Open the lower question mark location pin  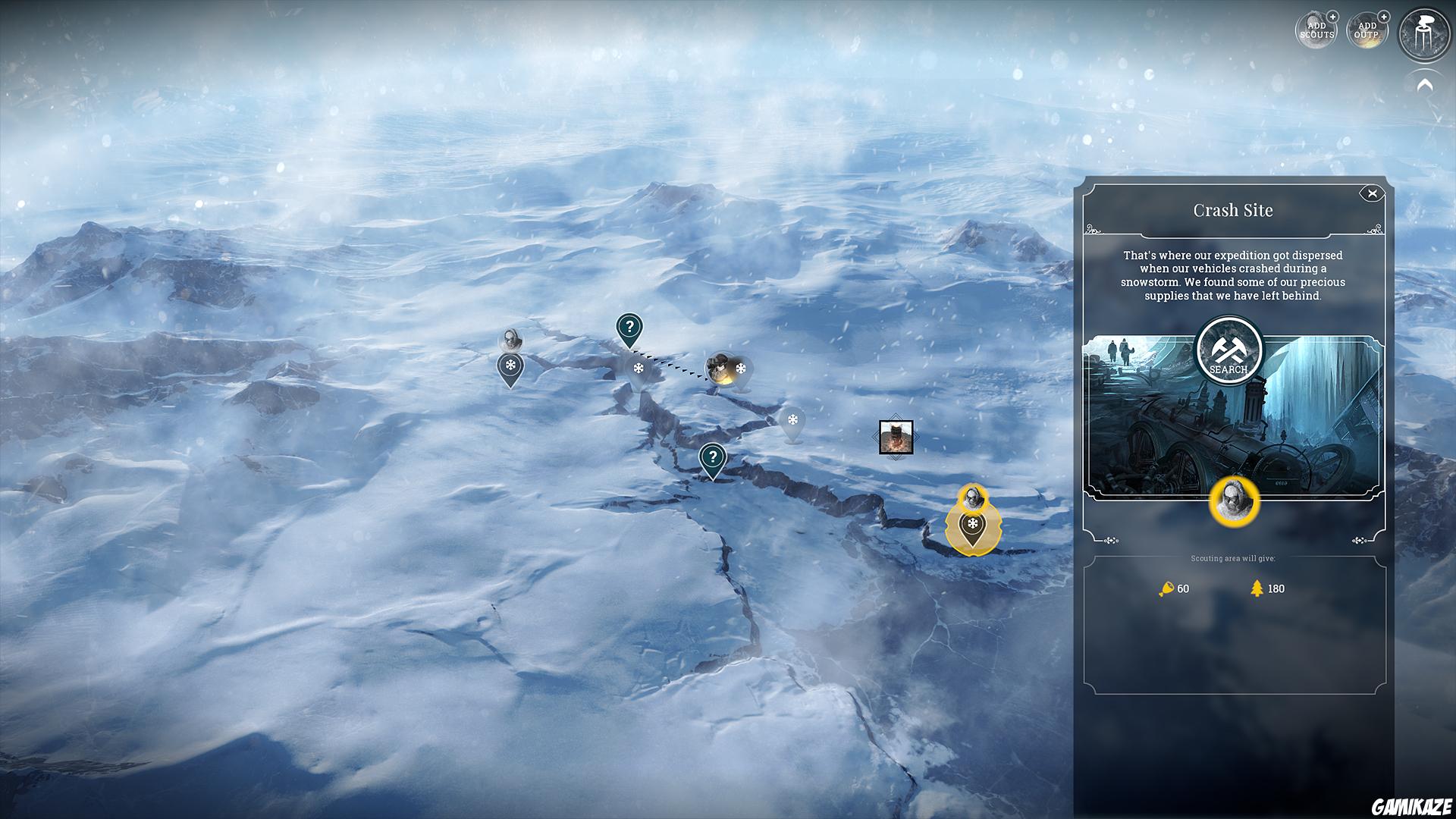(711, 457)
